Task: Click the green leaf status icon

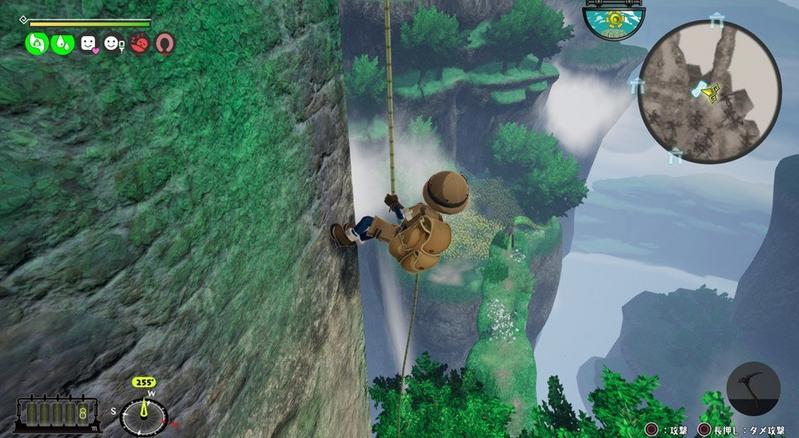Action: (x=35, y=43)
